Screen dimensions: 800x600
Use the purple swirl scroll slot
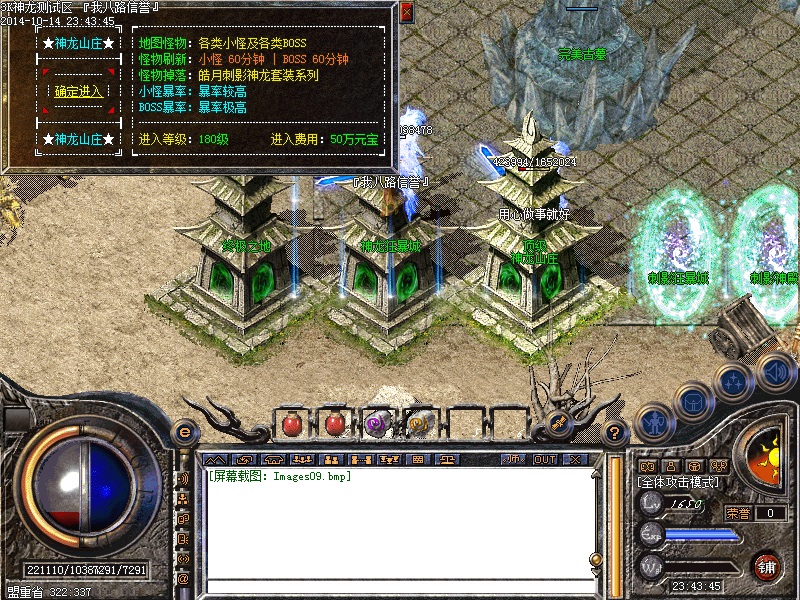pos(377,424)
